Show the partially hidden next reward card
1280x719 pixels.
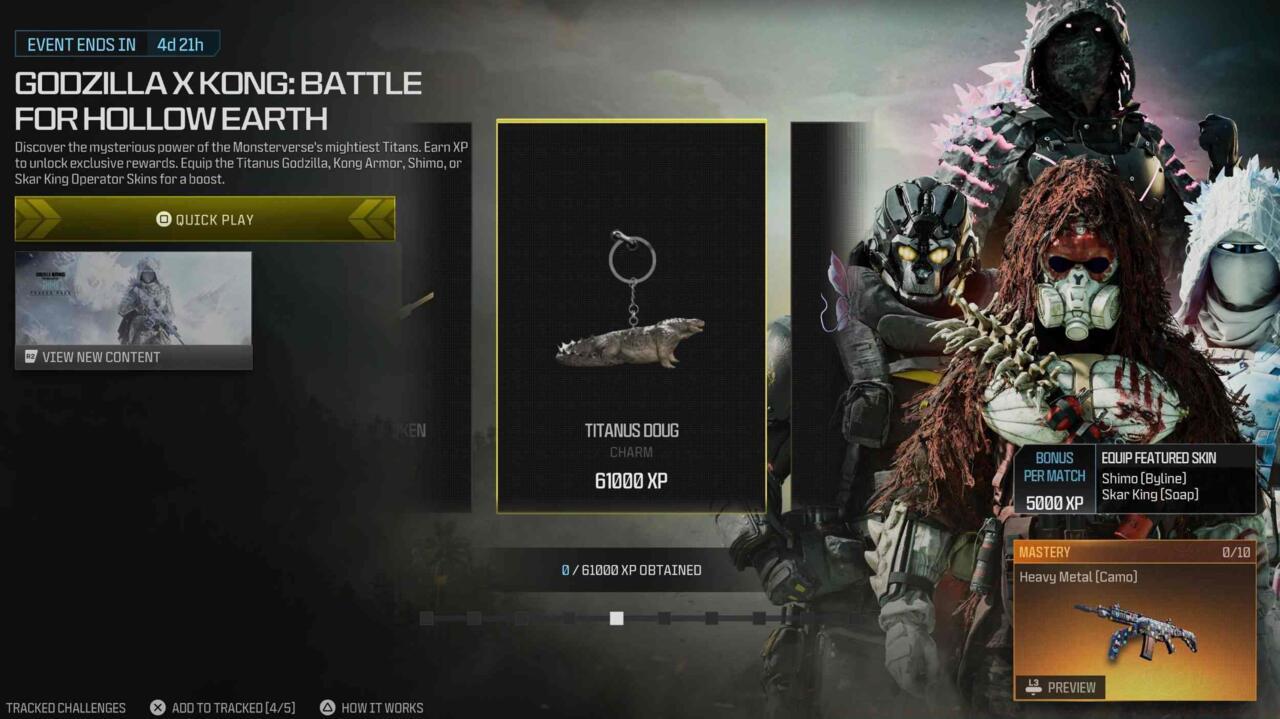click(828, 317)
